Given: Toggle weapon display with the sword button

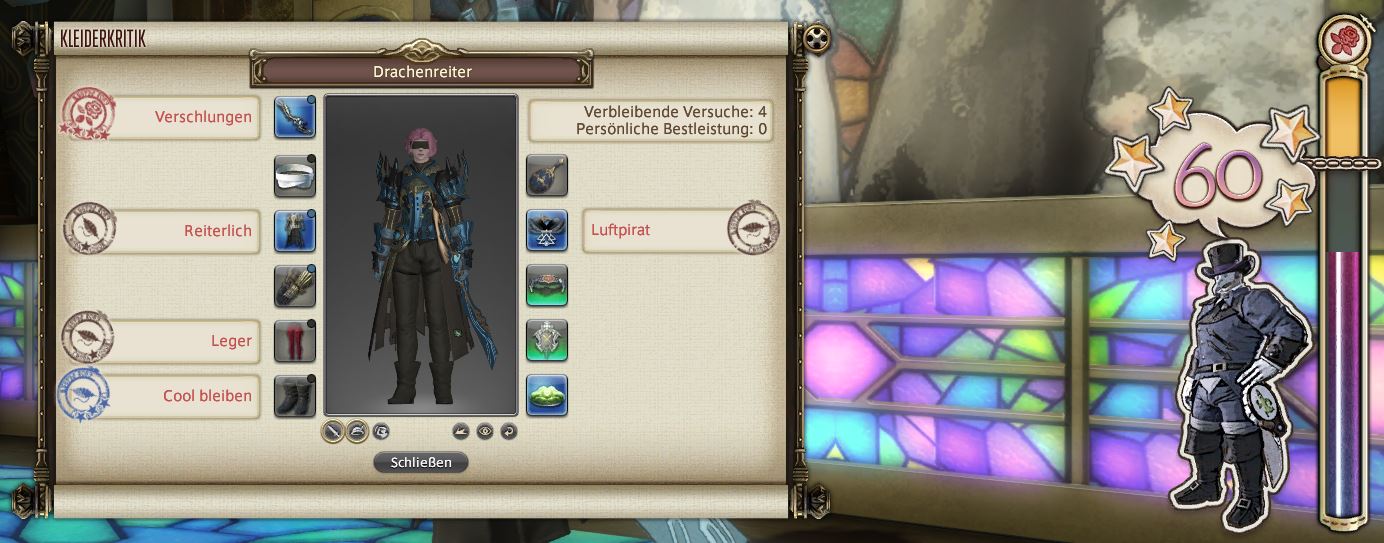Looking at the screenshot, I should point(333,432).
